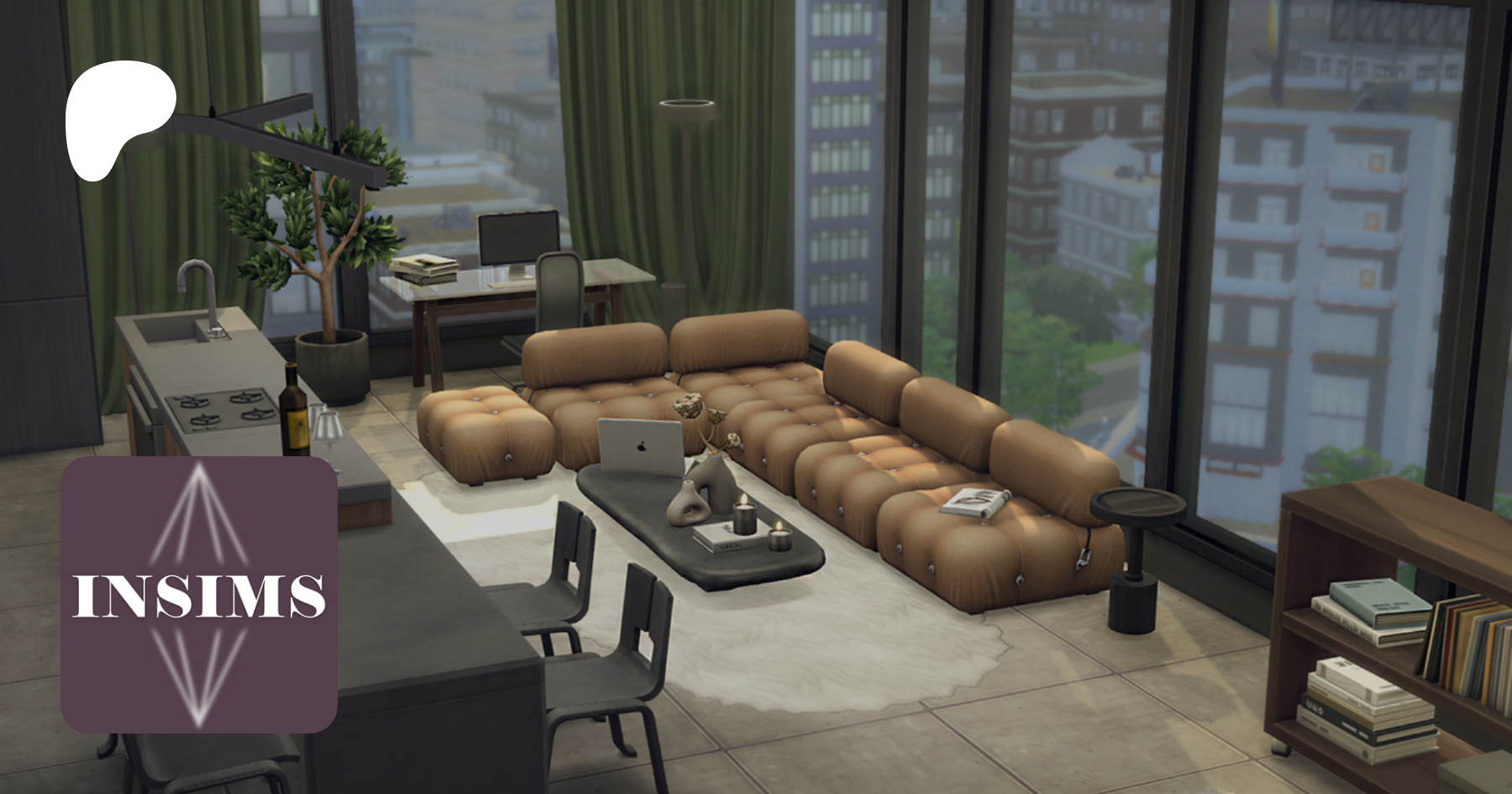Open the INSIMS creator badge

tap(199, 594)
